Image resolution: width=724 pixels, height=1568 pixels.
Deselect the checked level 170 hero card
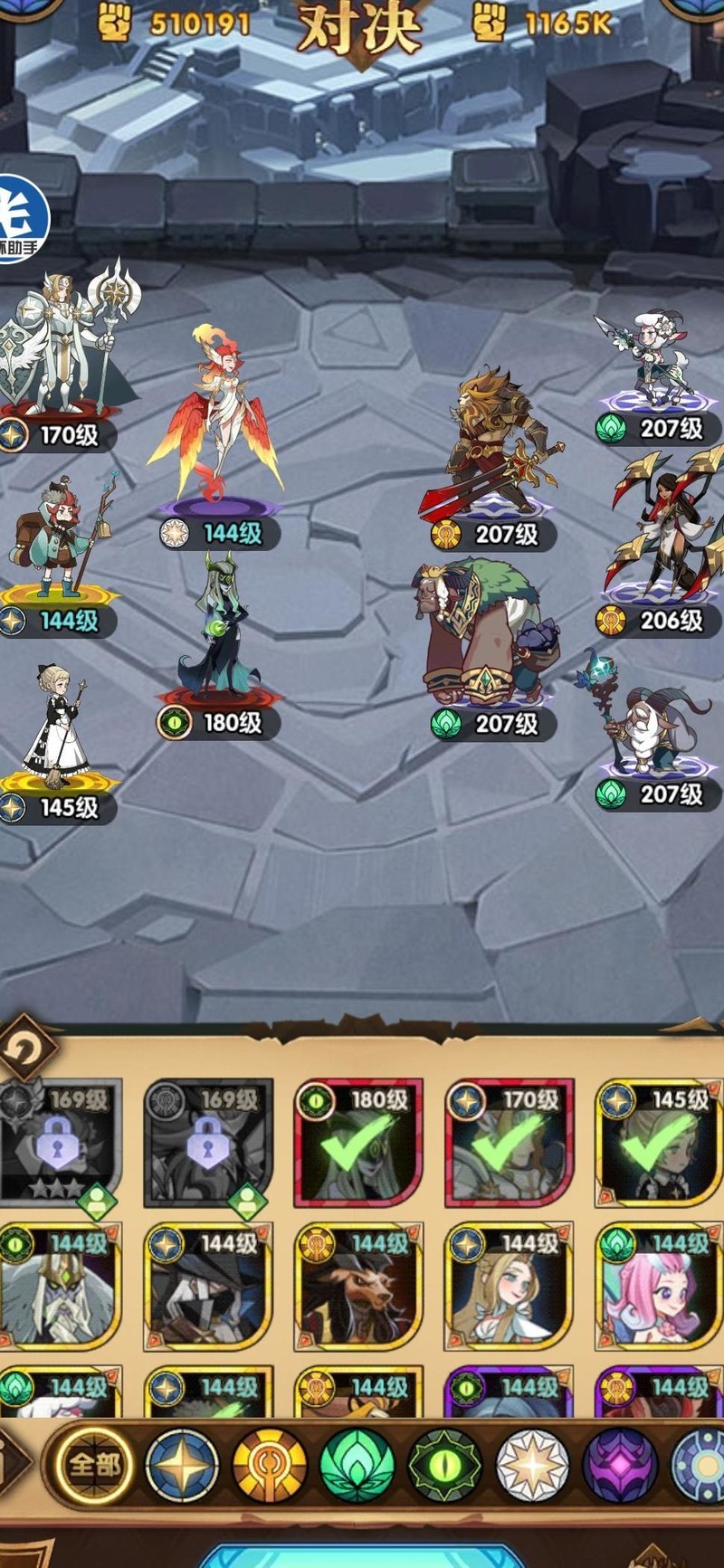510,1144
